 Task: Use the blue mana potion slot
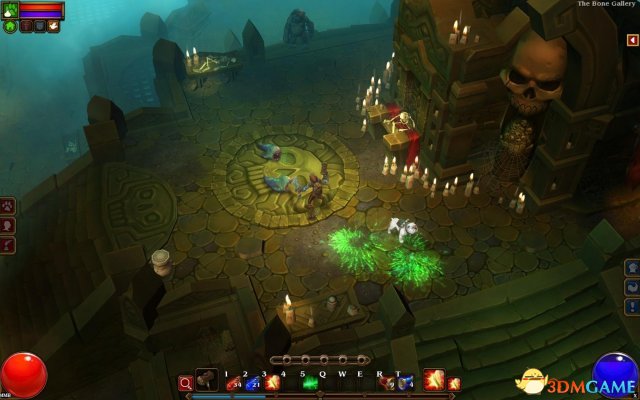pos(252,382)
